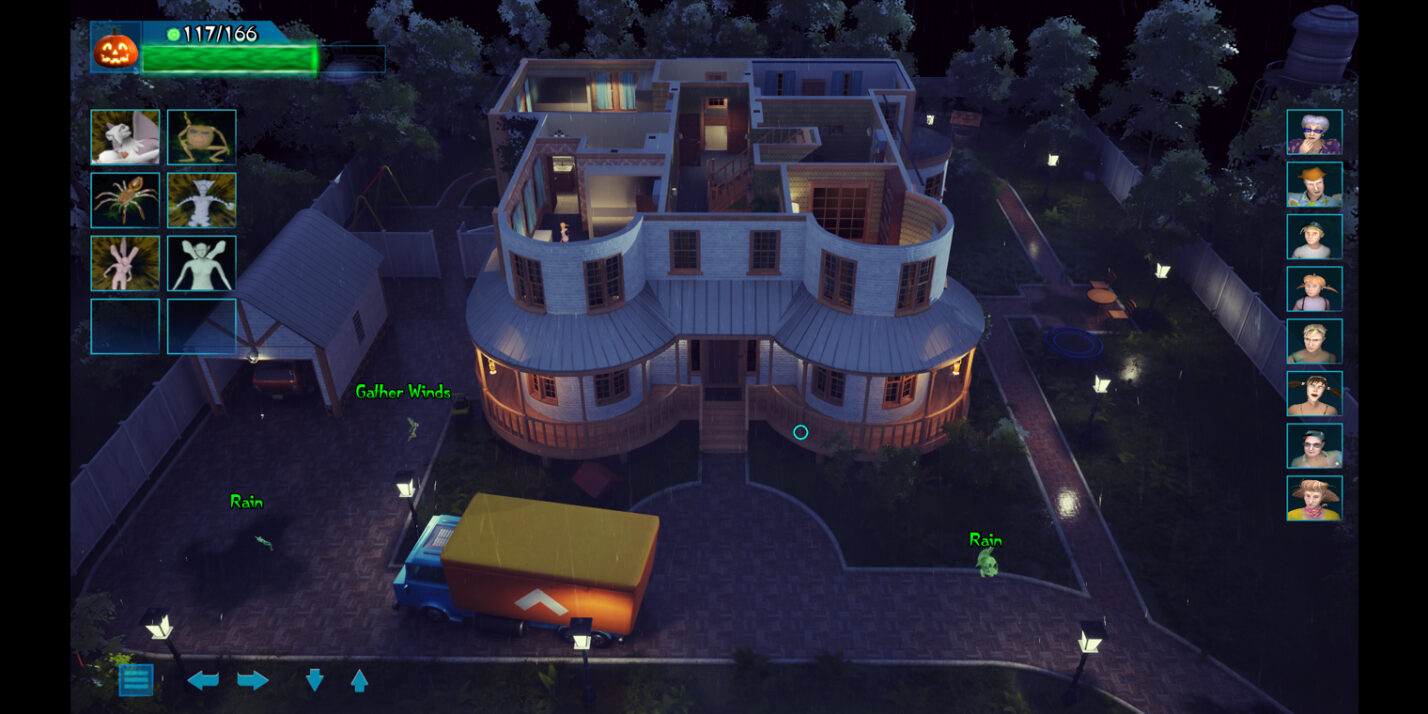Screen dimensions: 1428x714
Task: Select the man in orange hat portrait
Action: 1314,184
